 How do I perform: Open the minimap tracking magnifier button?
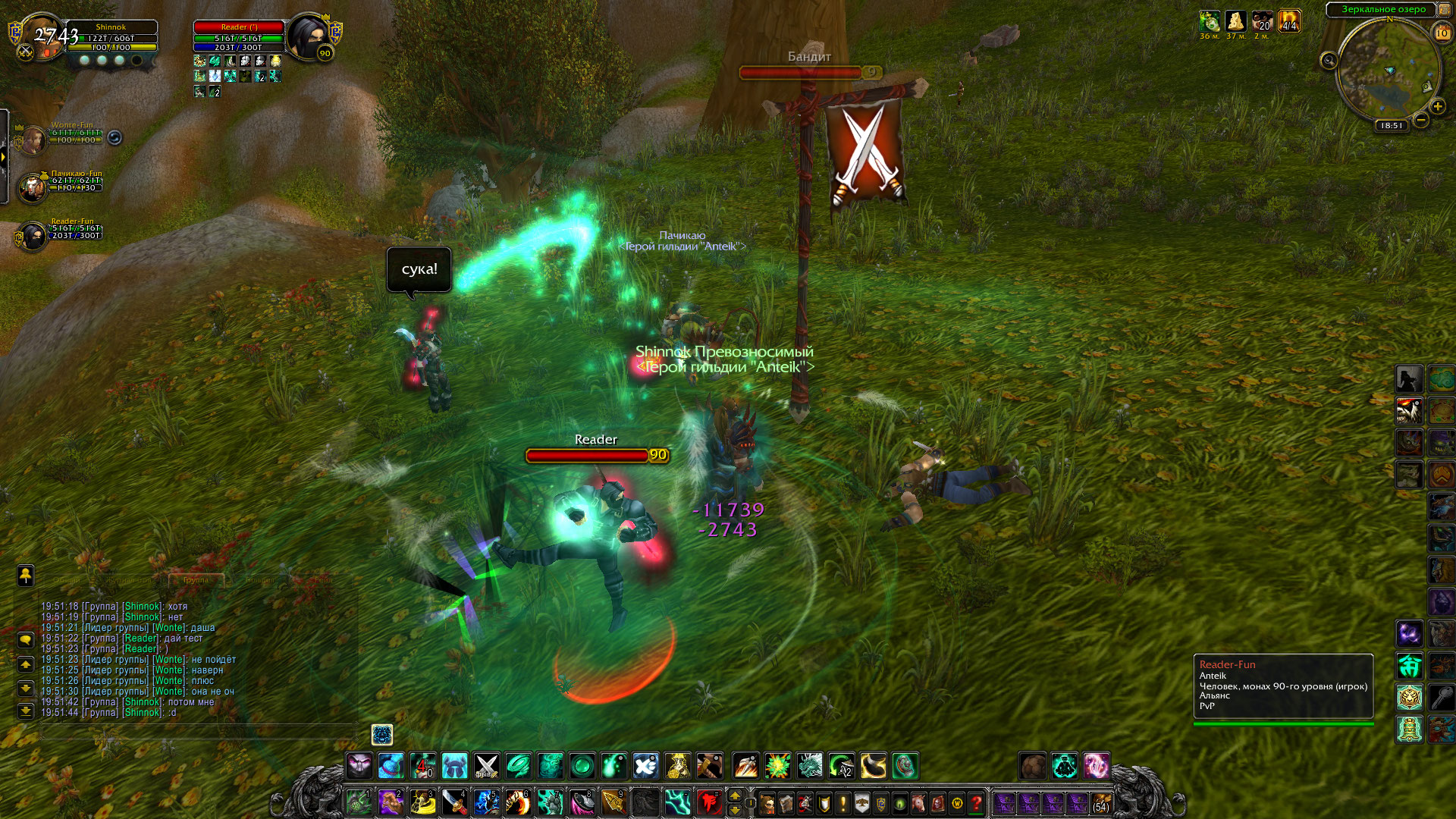tap(1329, 61)
